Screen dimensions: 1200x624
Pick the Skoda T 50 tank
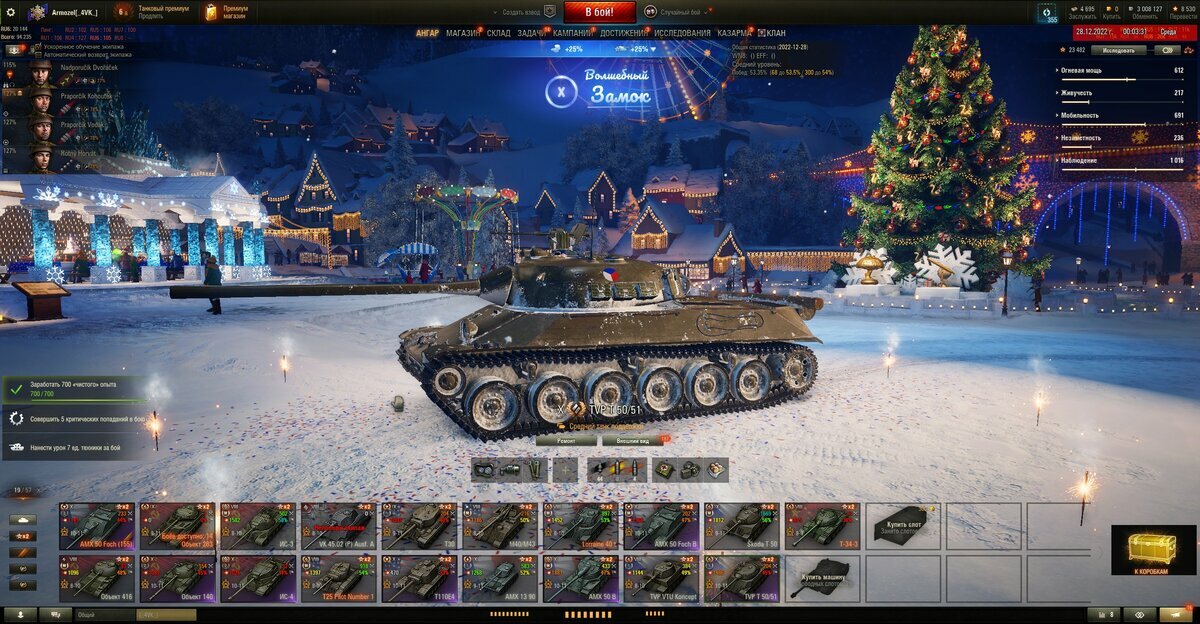(741, 526)
